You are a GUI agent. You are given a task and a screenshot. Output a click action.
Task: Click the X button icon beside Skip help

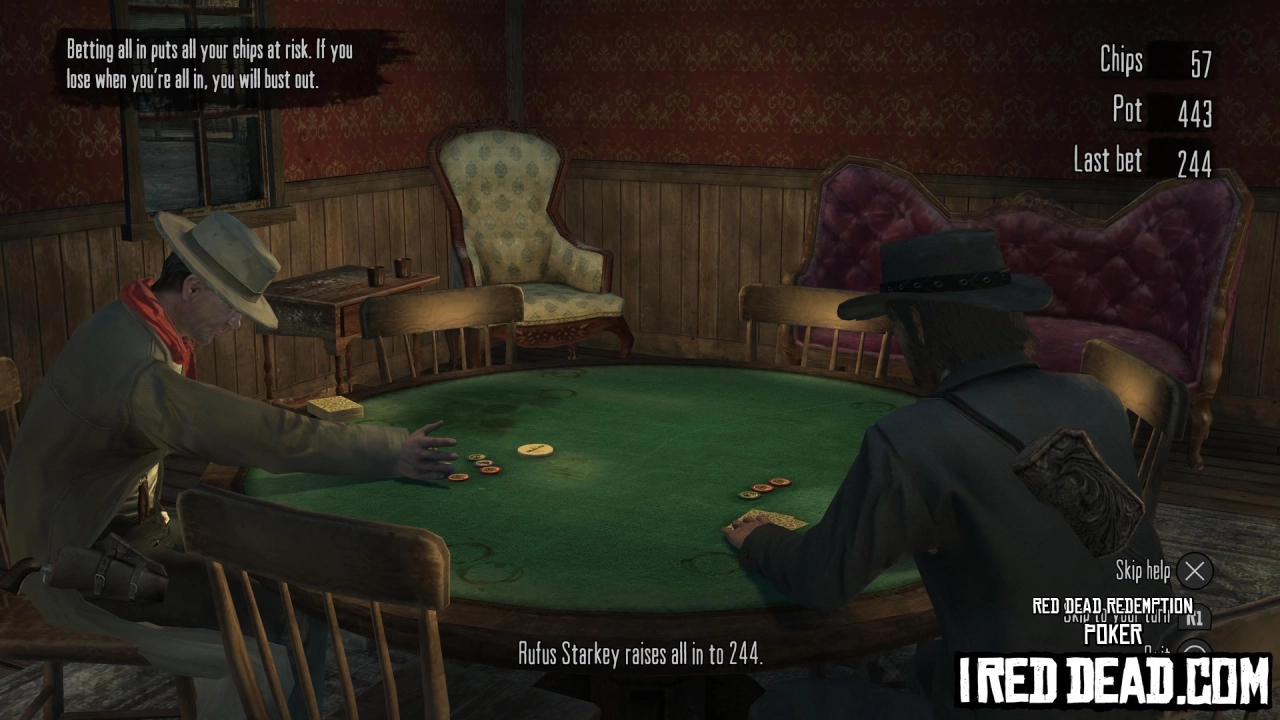[1194, 572]
